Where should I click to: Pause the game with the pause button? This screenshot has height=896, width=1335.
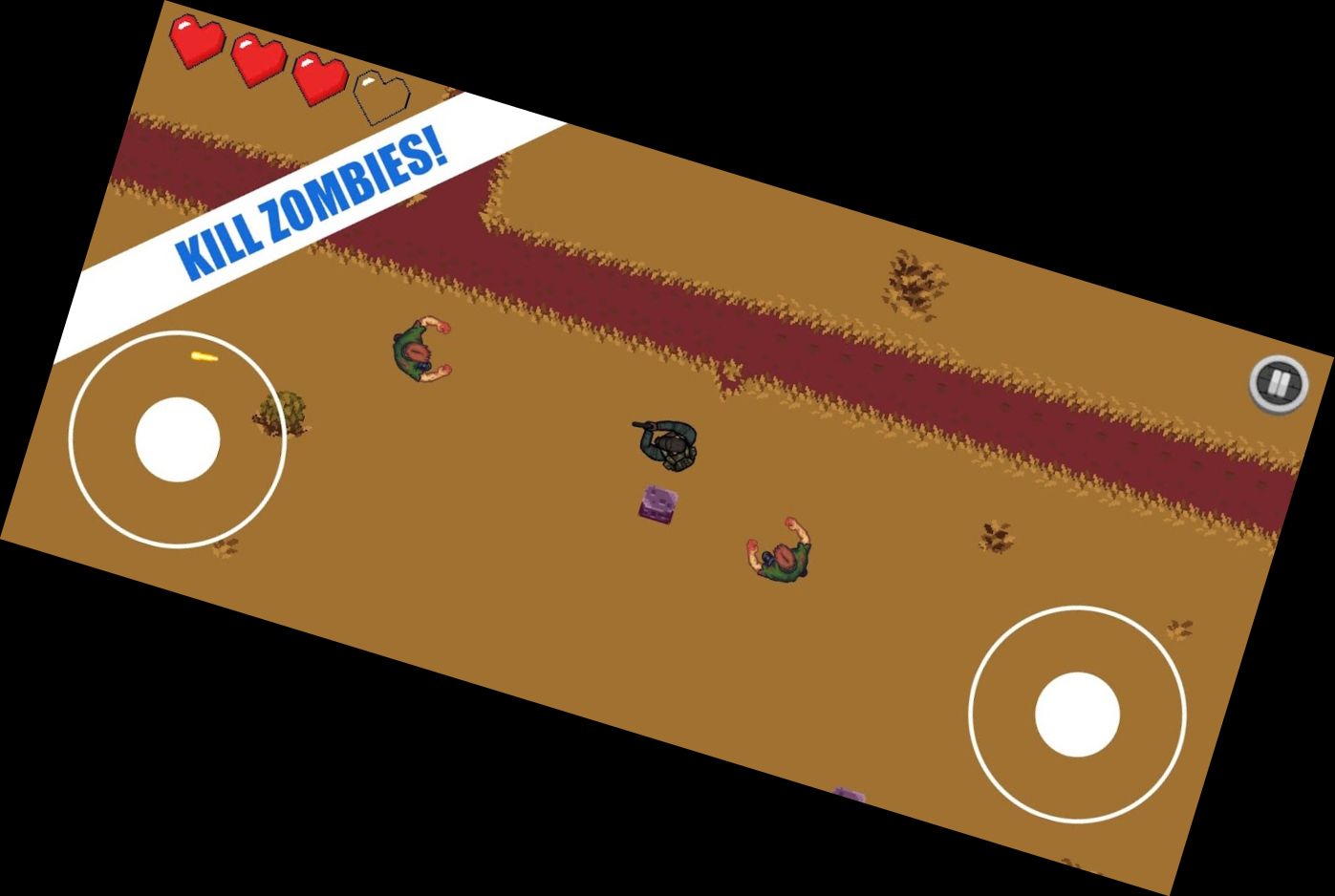coord(1280,384)
